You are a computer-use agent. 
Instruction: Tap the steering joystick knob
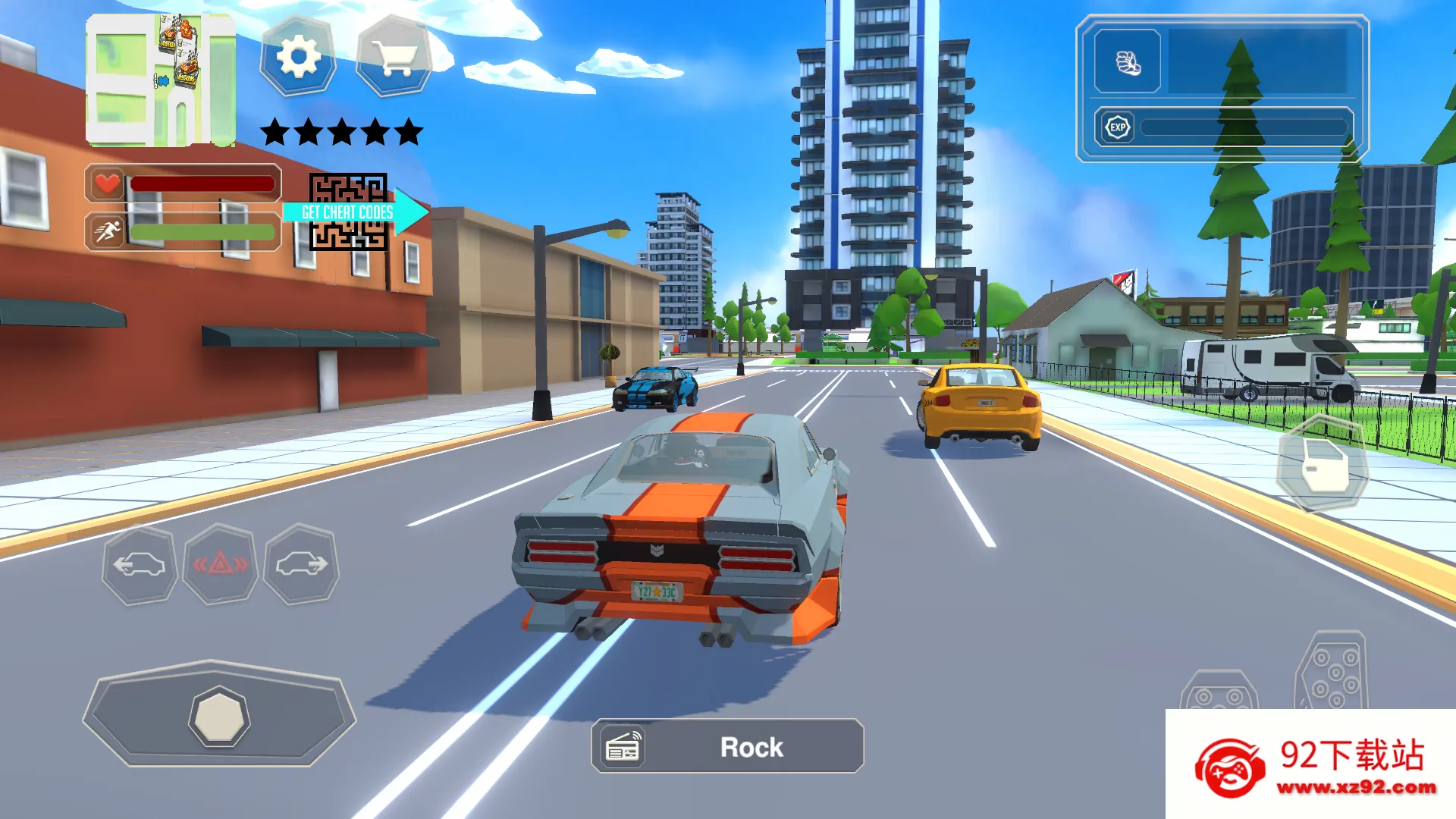coord(219,717)
